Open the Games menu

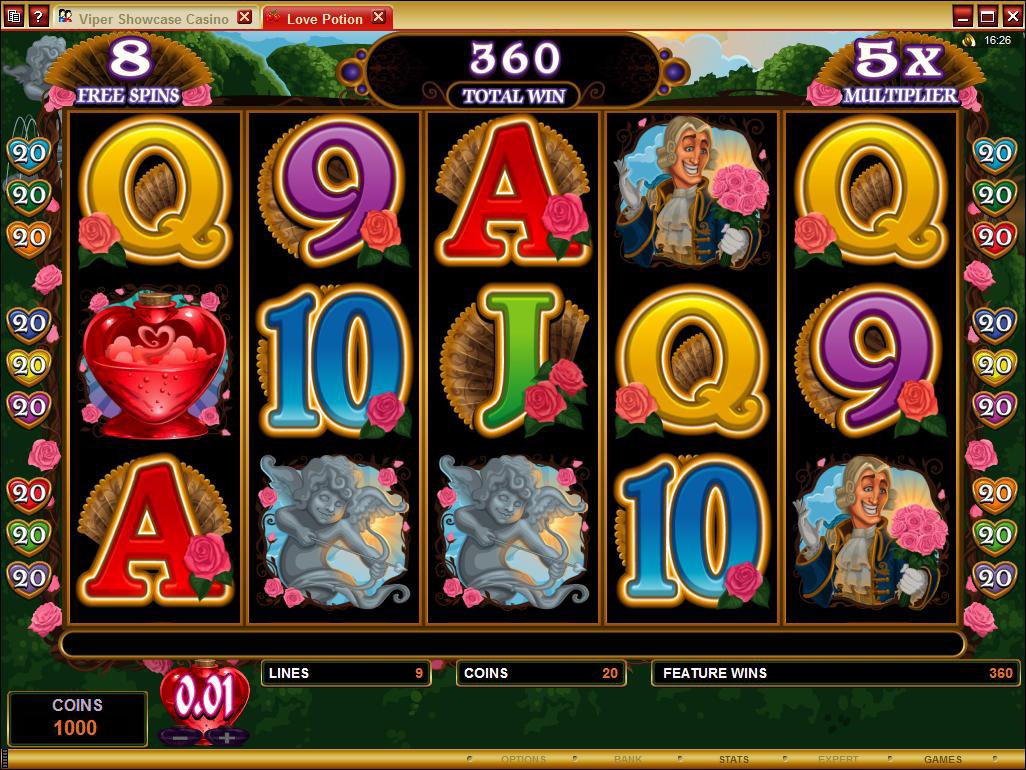tap(942, 760)
